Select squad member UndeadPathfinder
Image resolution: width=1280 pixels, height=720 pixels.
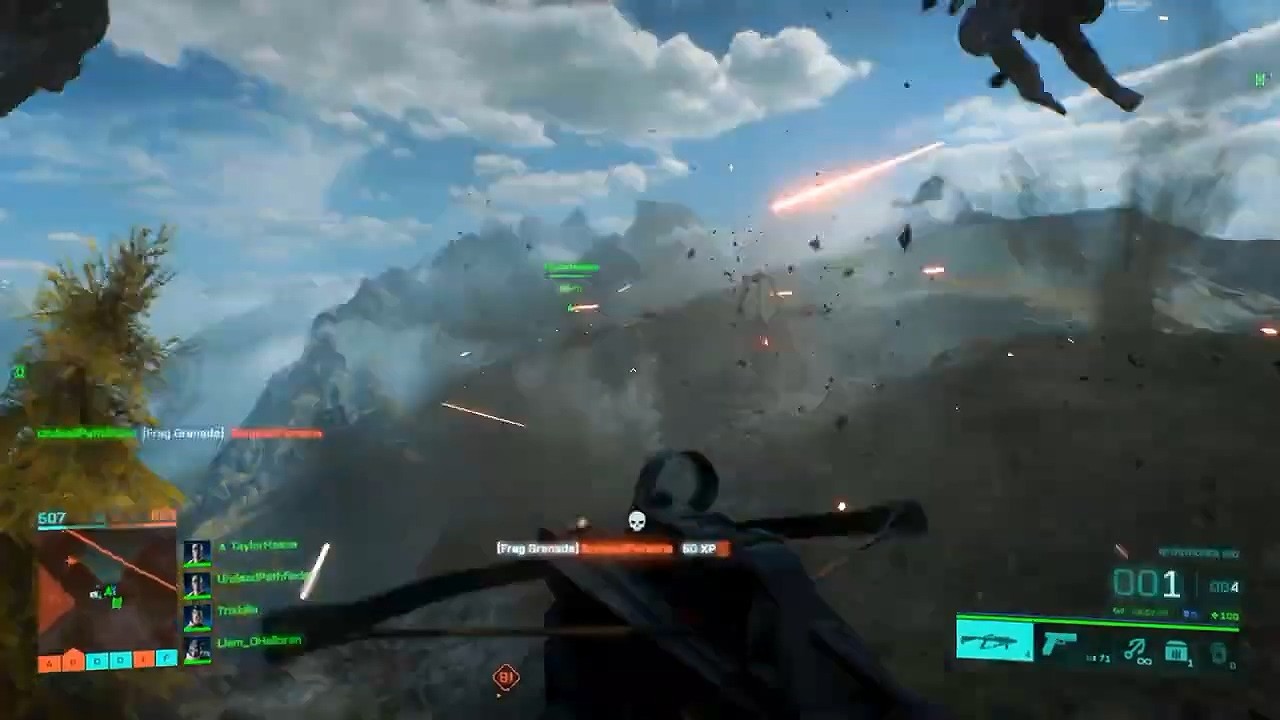pos(263,578)
